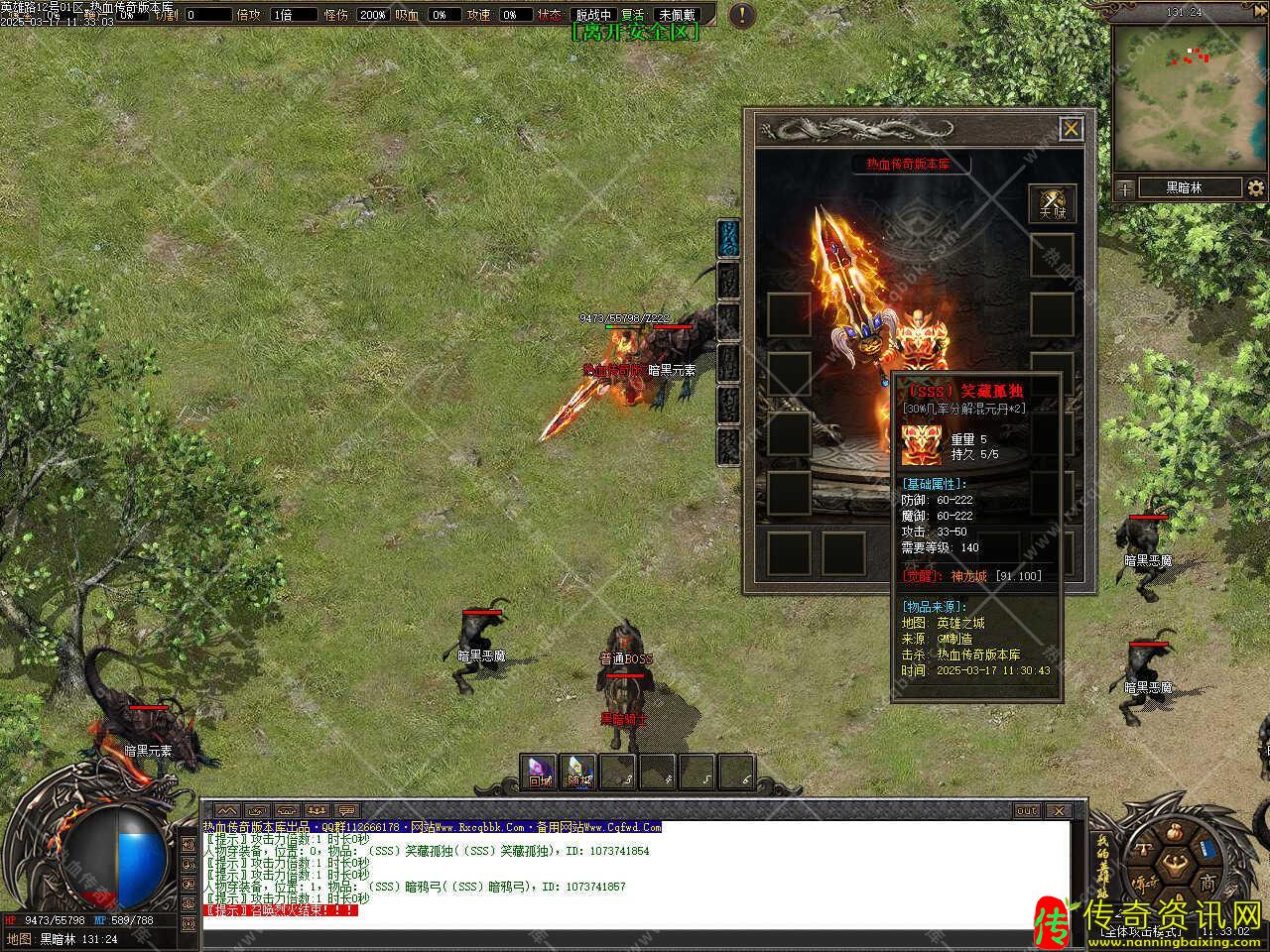Open the 商 shop button
Screen dimensions: 1270x952
[x=1206, y=882]
